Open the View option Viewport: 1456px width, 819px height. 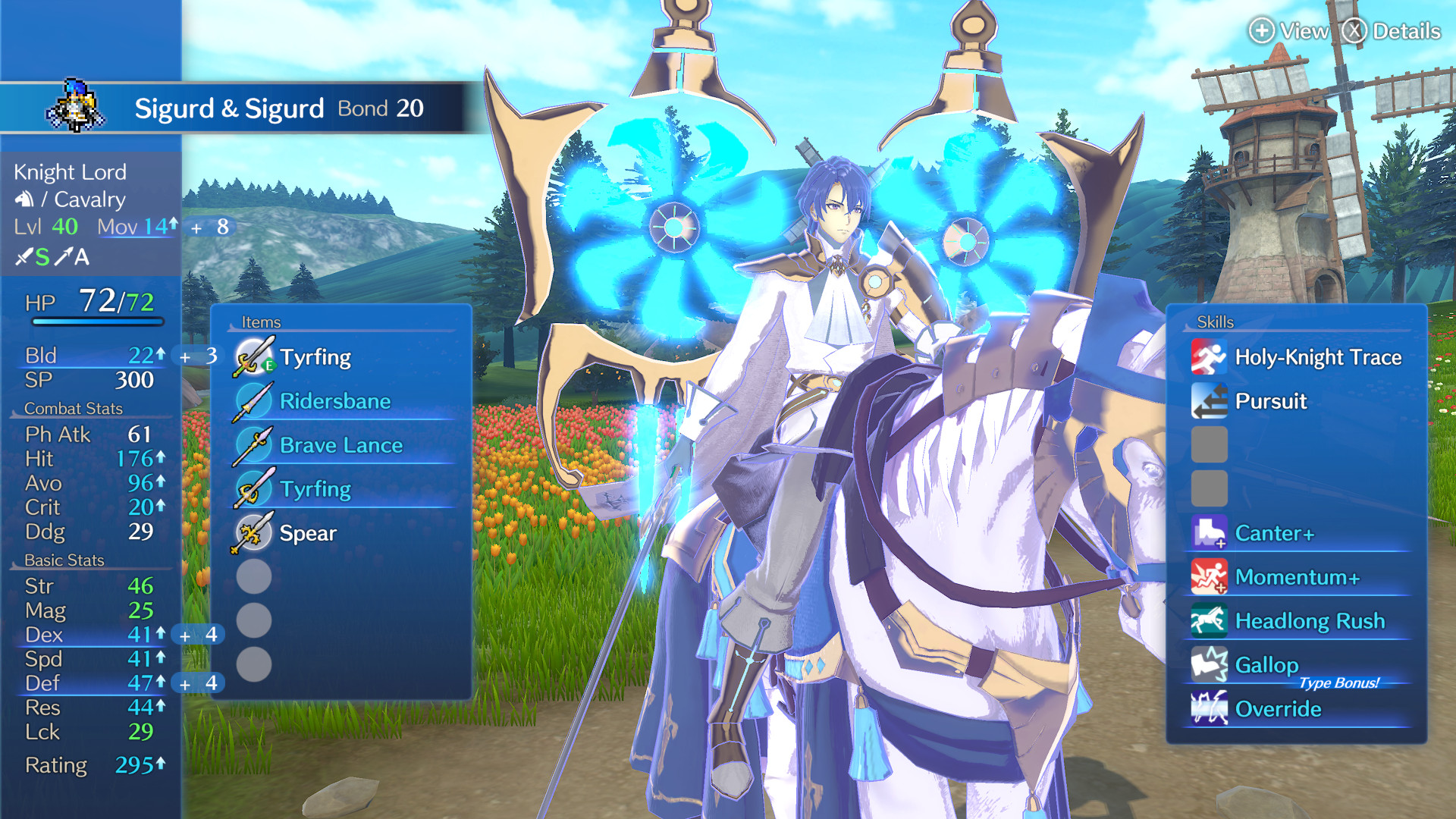(1291, 32)
